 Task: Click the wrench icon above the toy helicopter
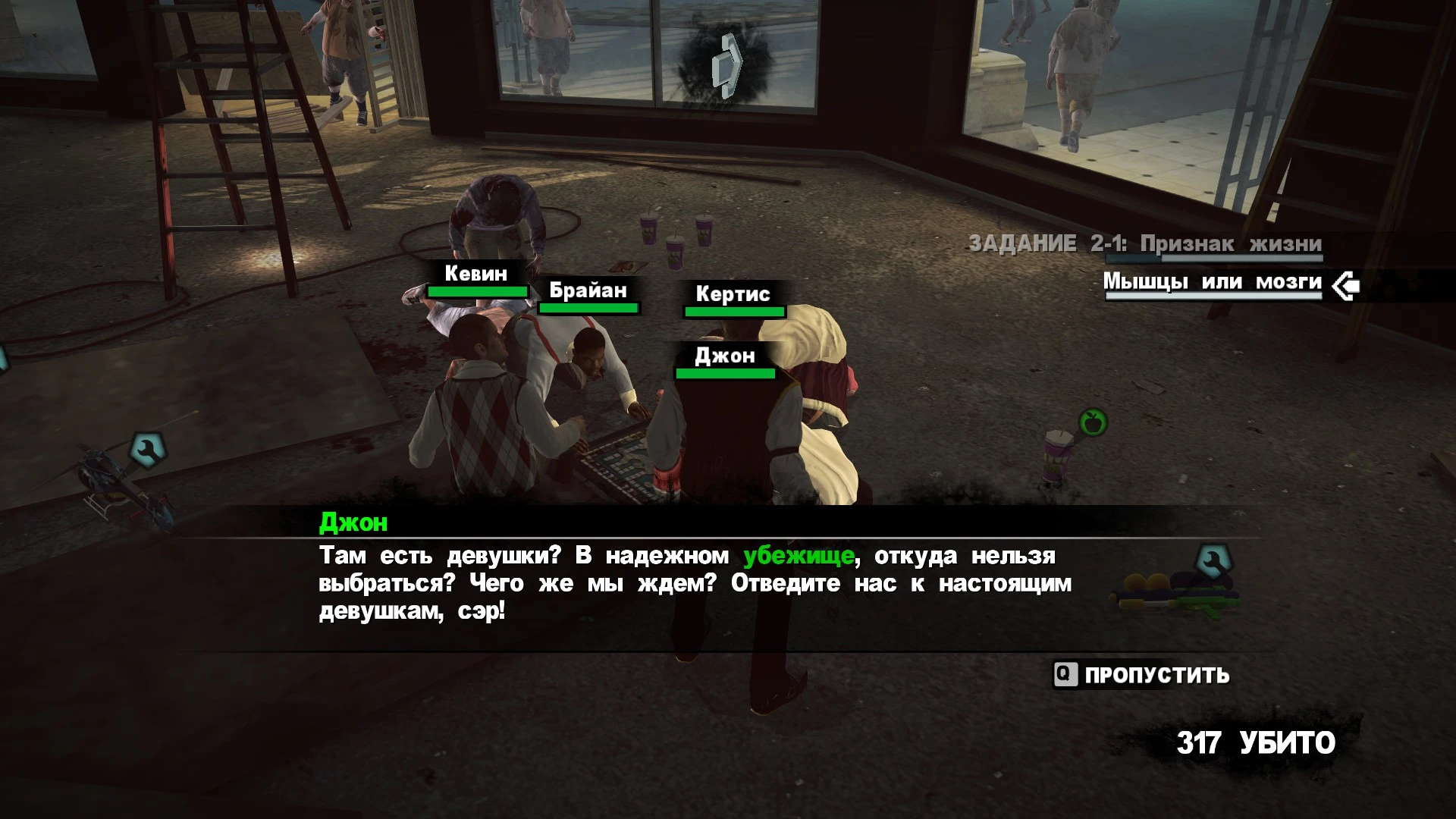(x=147, y=449)
